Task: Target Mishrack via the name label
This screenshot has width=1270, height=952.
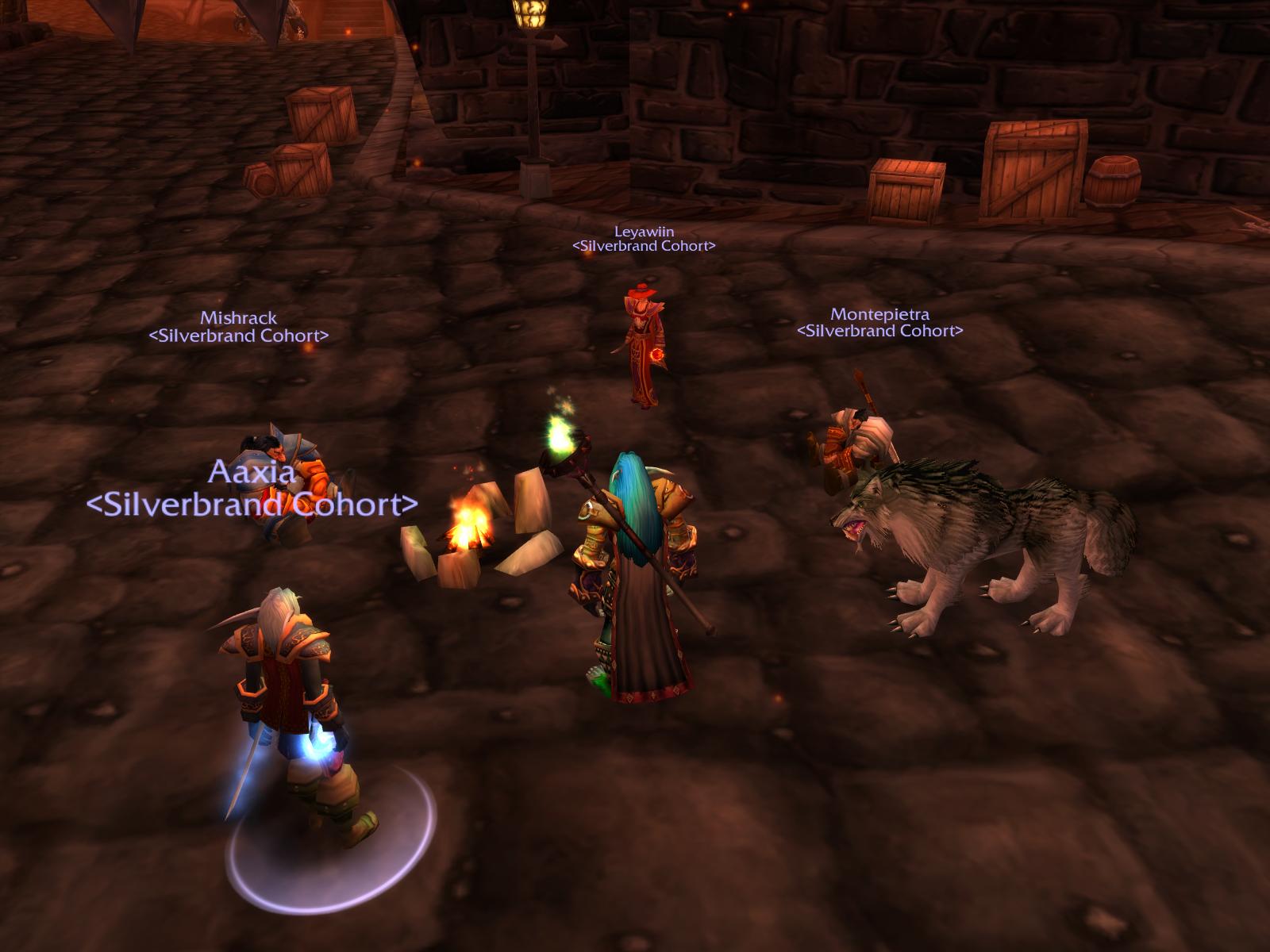Action: point(238,318)
